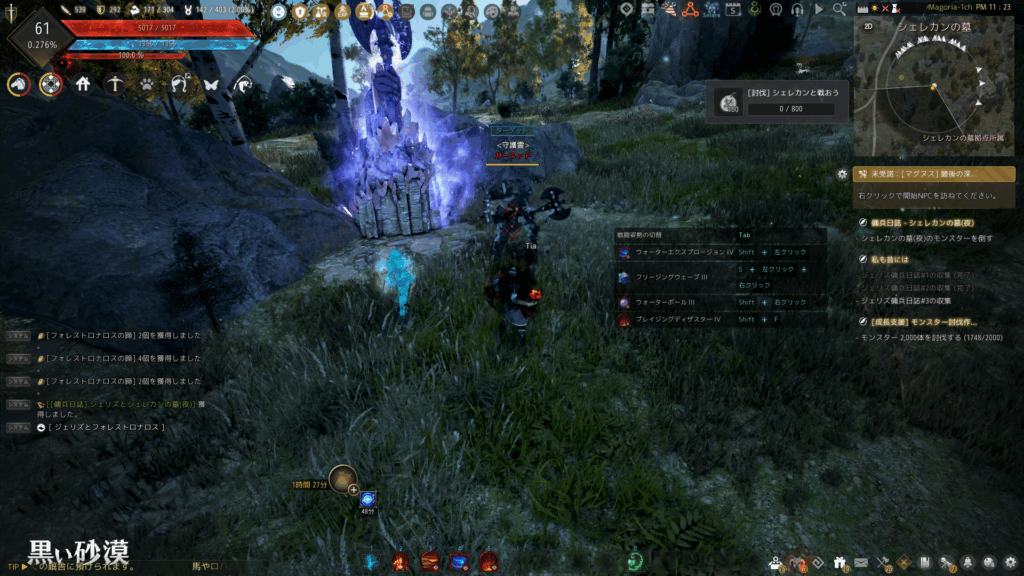Select the Serekan subjugation quest widget
Image resolution: width=1024 pixels, height=576 pixels.
tap(776, 101)
